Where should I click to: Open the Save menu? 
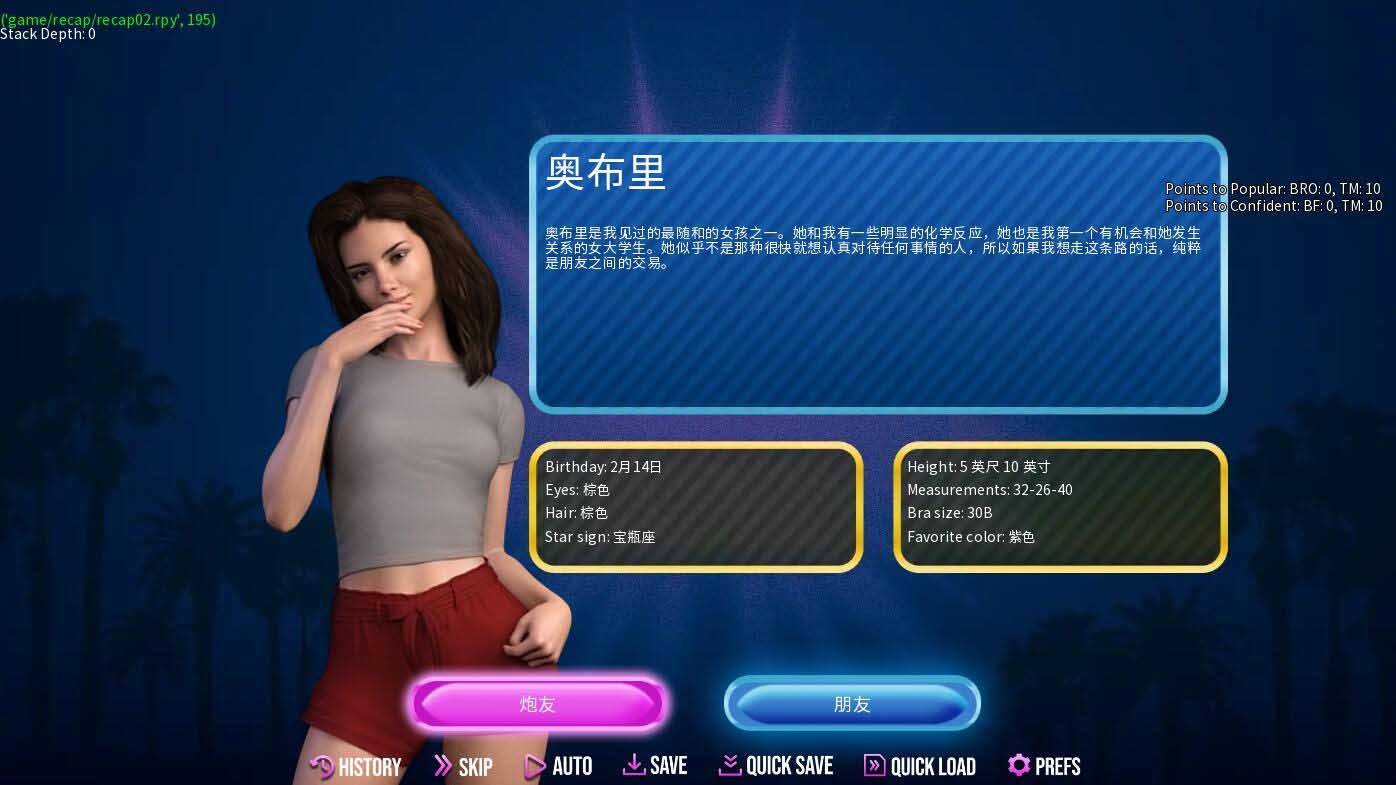tap(655, 766)
